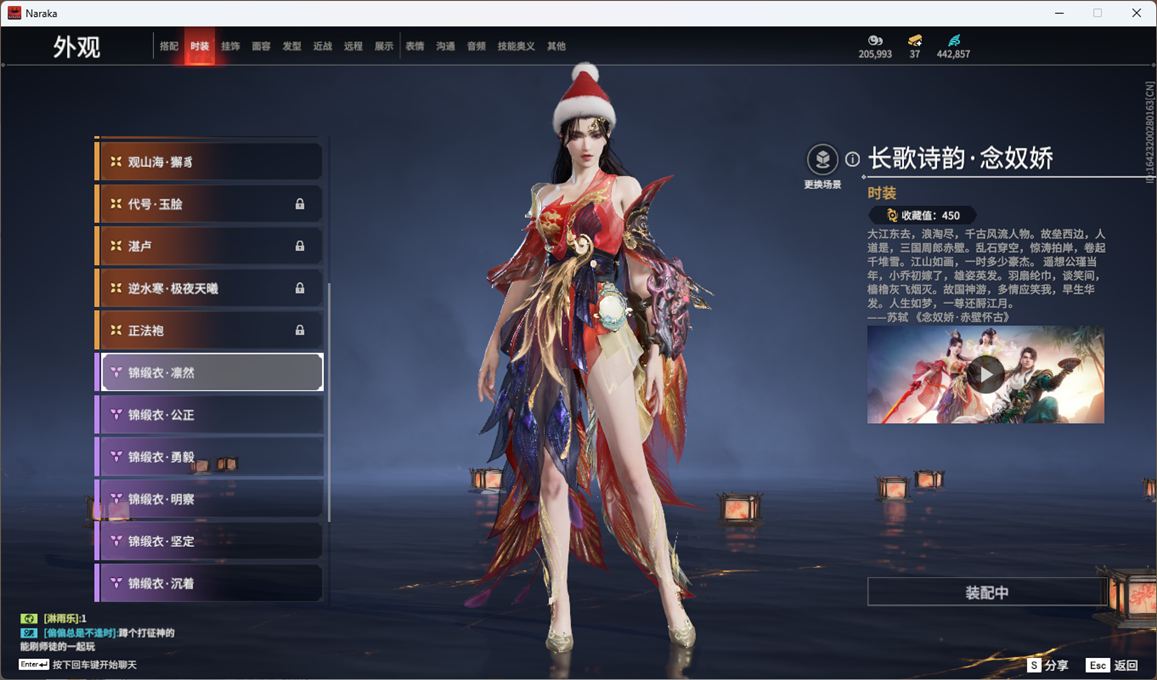Screen dimensions: 1157x680
Task: Pick the 逆水寒·极夜天曦 outfit
Action: coord(210,288)
